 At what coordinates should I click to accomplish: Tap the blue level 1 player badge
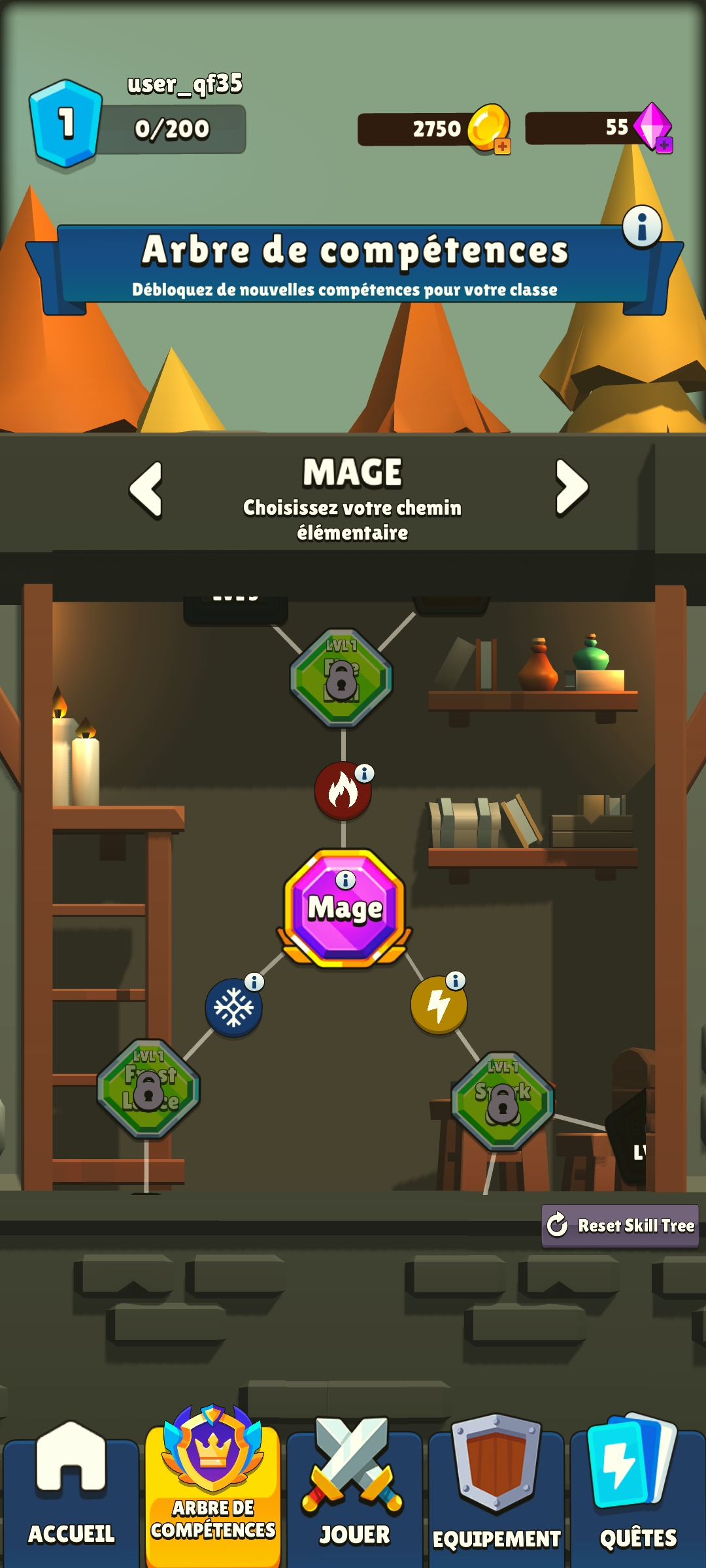point(66,123)
